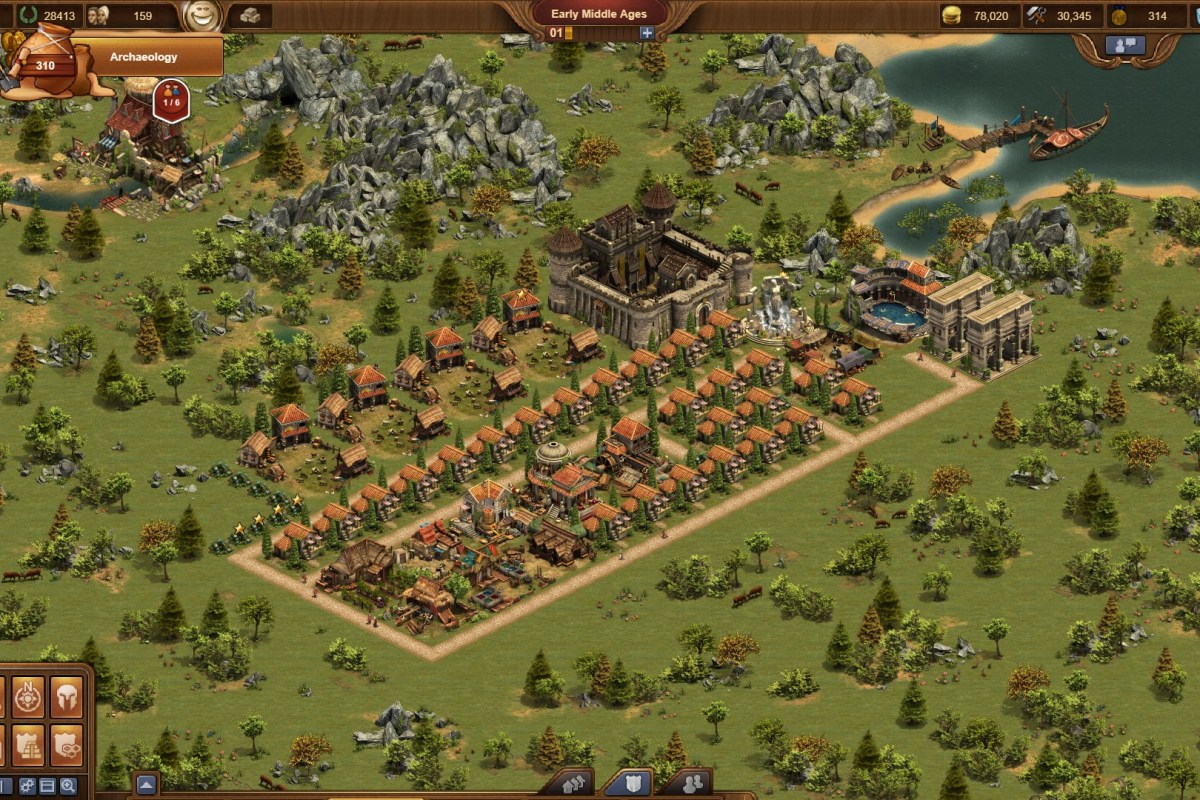Zoom the view with the magnifier icon
Viewport: 1200px width, 800px height.
click(x=68, y=786)
